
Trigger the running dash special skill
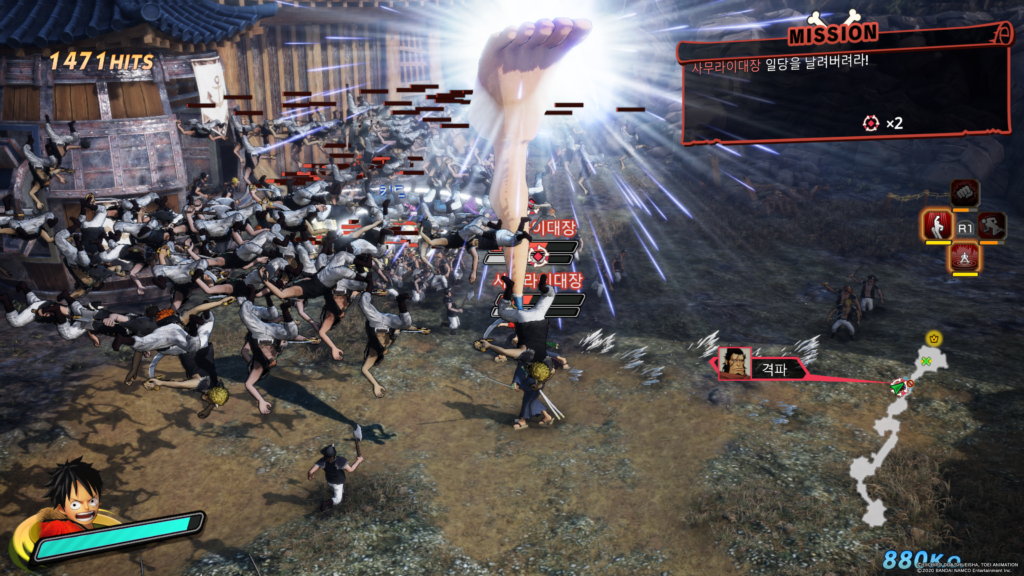pos(992,226)
